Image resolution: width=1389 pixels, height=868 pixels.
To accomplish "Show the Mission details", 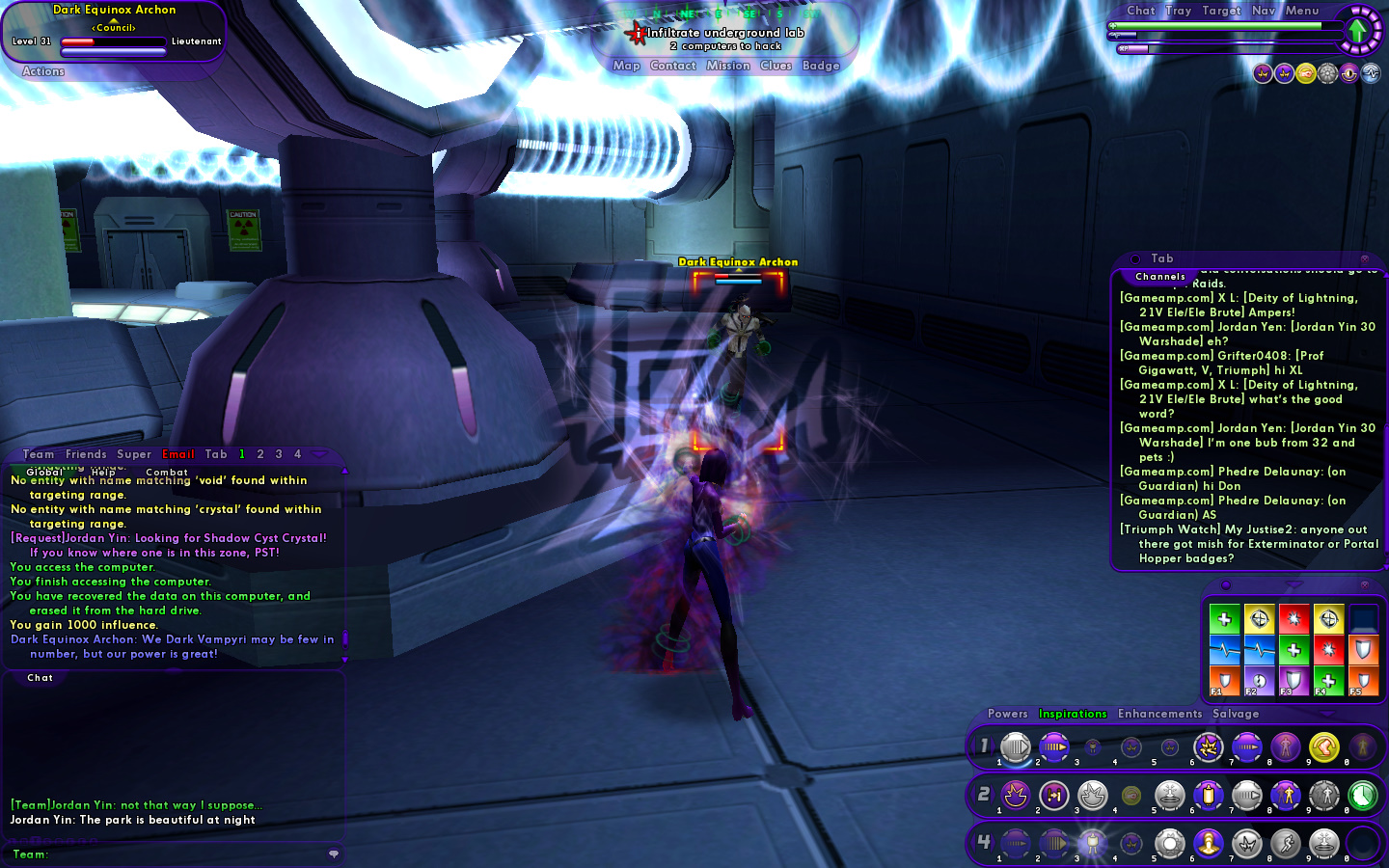I will tap(727, 66).
